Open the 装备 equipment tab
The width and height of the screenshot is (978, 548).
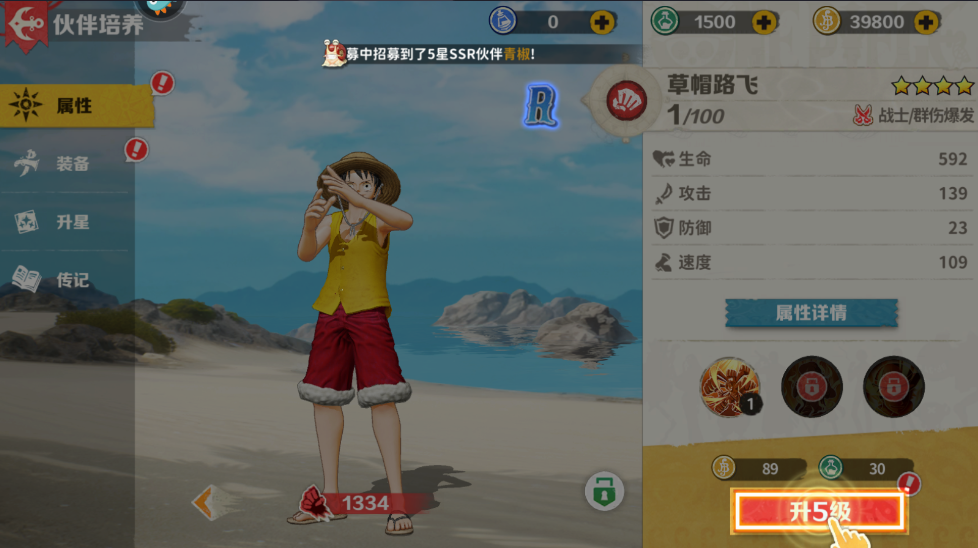point(70,164)
